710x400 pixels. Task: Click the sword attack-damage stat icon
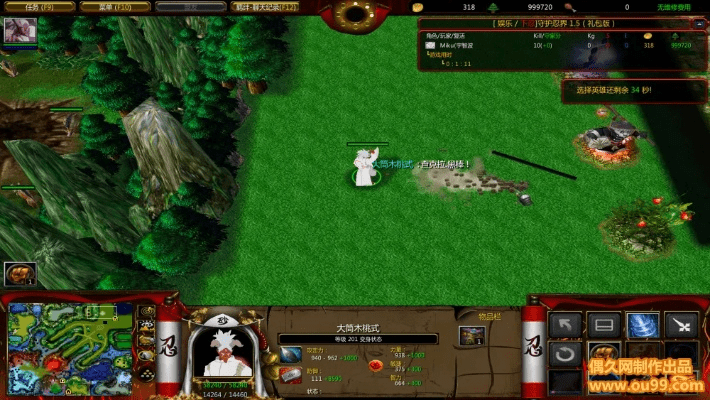(x=290, y=354)
